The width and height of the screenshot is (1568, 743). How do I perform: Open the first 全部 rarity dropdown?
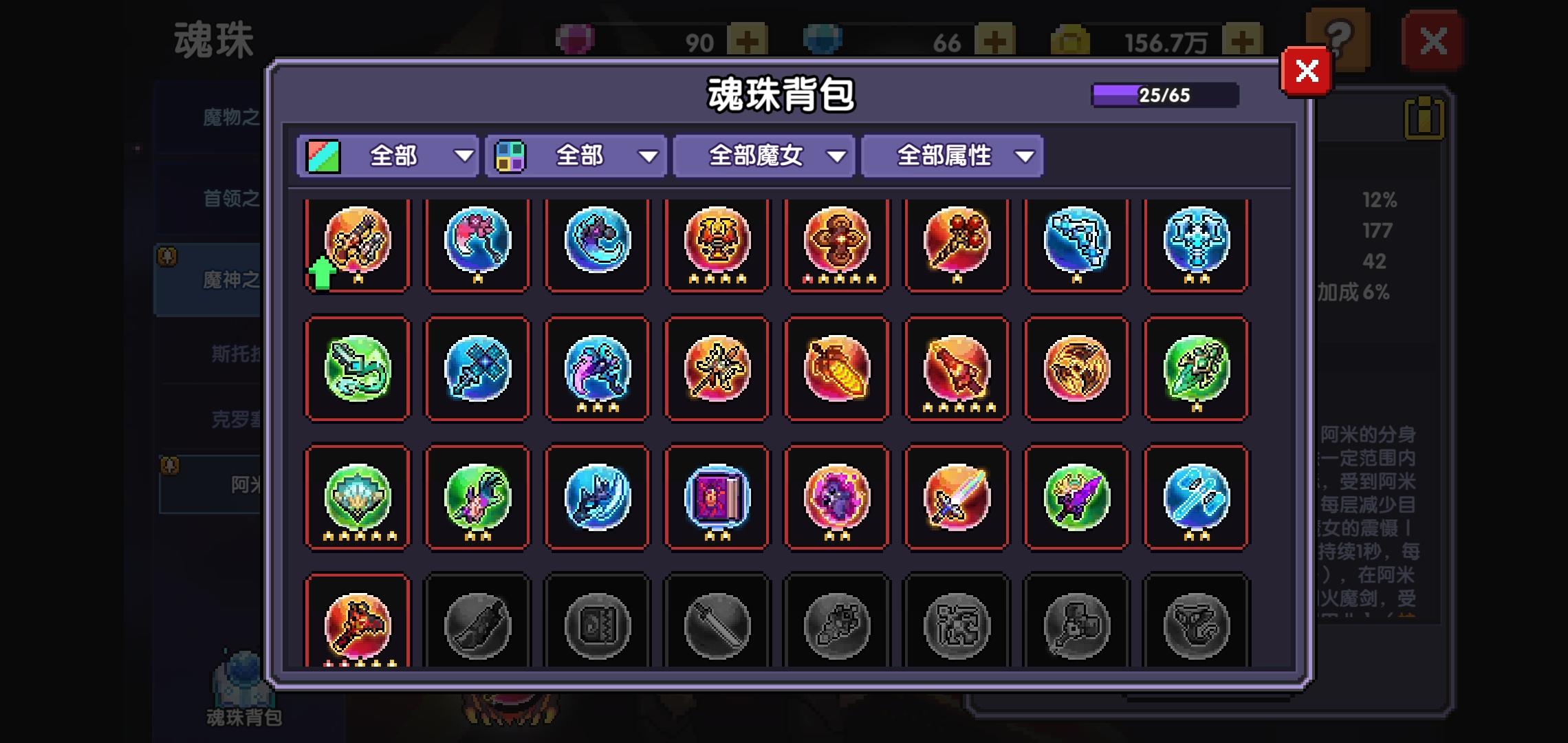387,156
